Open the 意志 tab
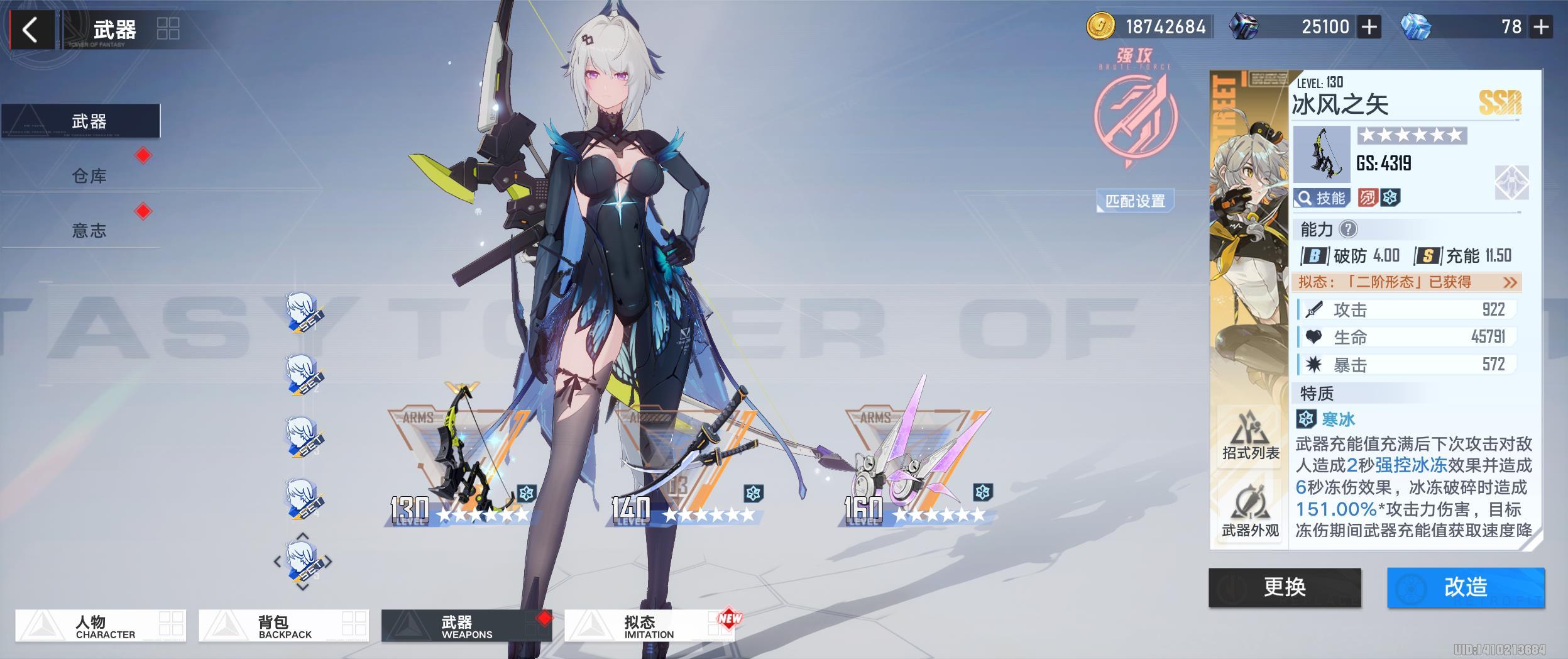Screen dimensions: 1568x659 click(89, 230)
